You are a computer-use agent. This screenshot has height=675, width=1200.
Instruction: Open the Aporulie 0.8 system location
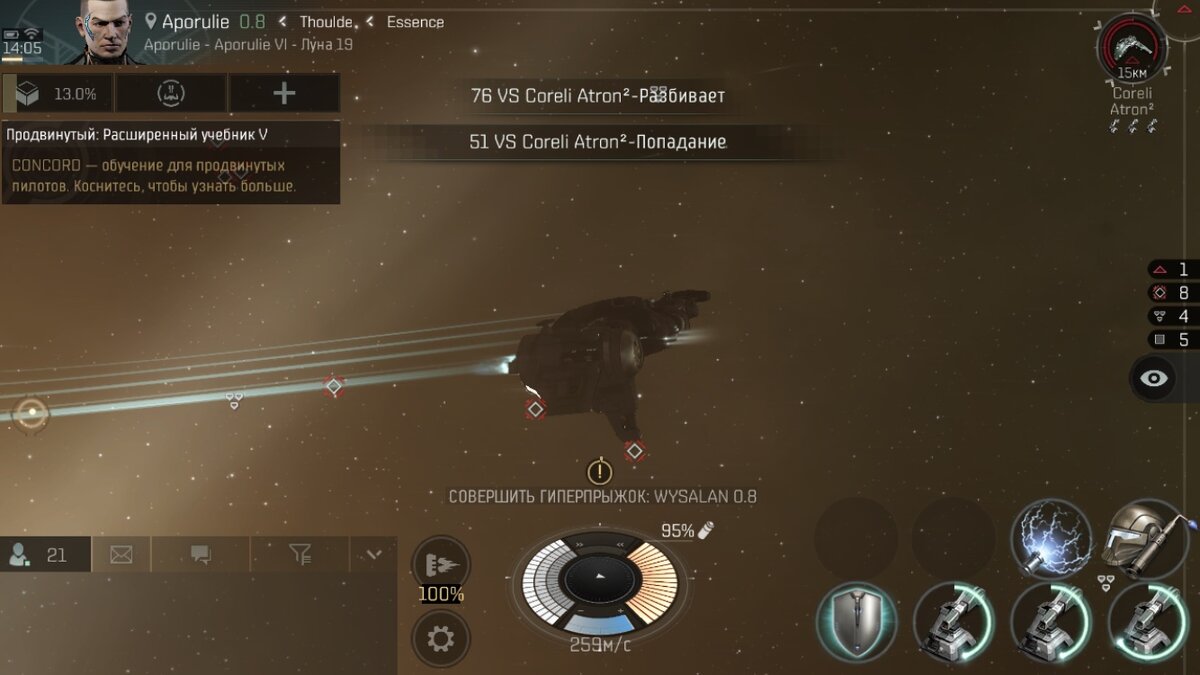[x=205, y=22]
